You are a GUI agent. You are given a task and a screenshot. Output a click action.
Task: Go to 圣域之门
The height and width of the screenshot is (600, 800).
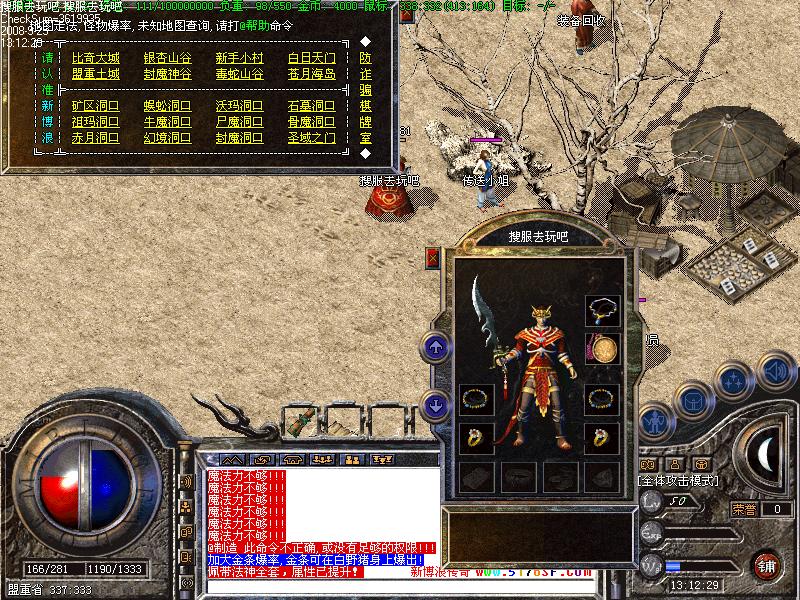(x=311, y=138)
